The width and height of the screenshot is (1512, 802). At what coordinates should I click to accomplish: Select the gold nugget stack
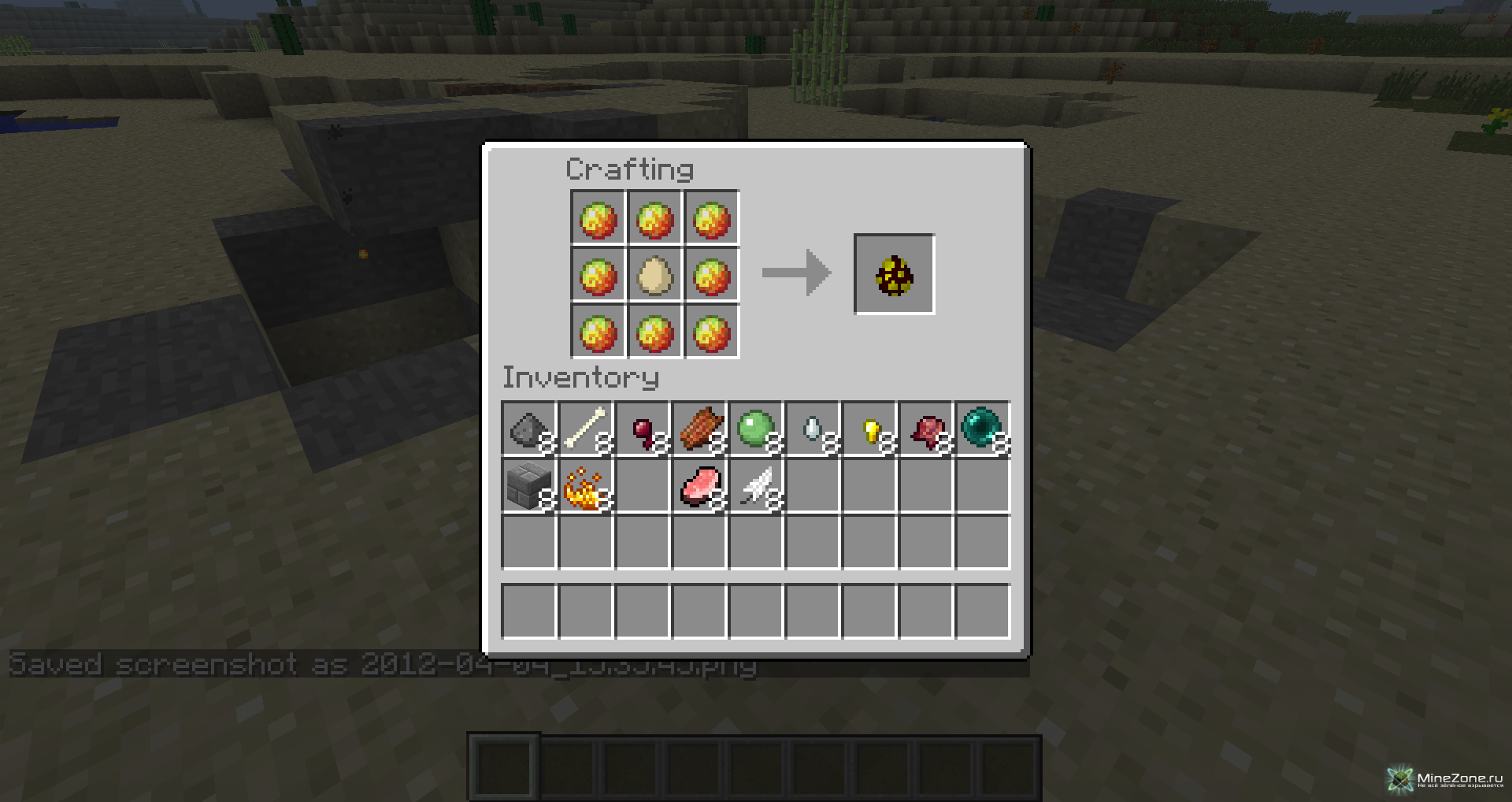(870, 429)
